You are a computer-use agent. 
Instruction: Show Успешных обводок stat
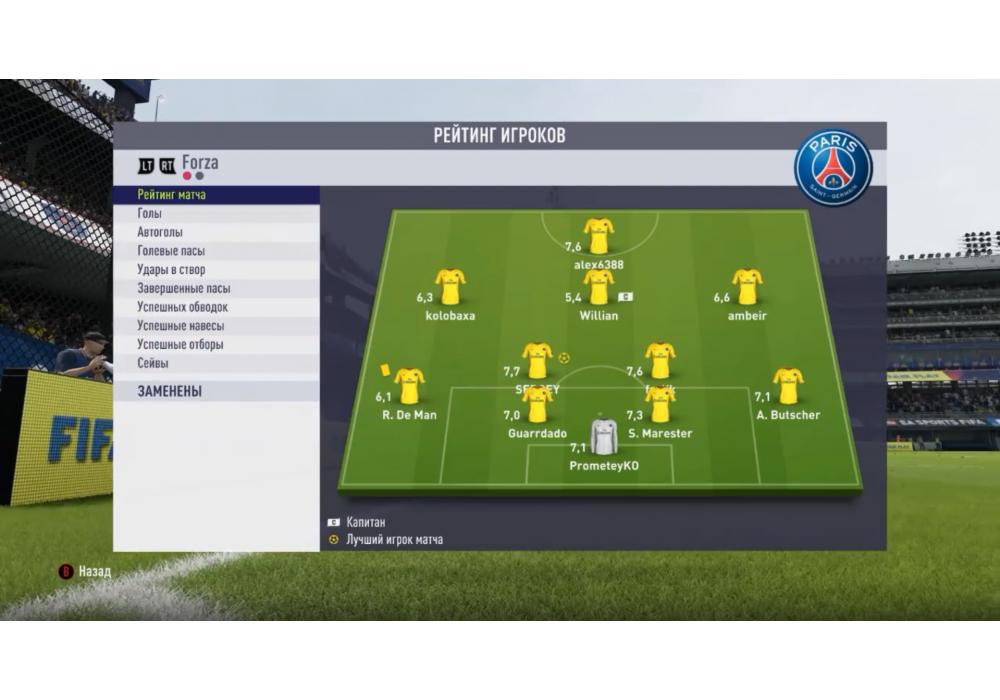[183, 307]
